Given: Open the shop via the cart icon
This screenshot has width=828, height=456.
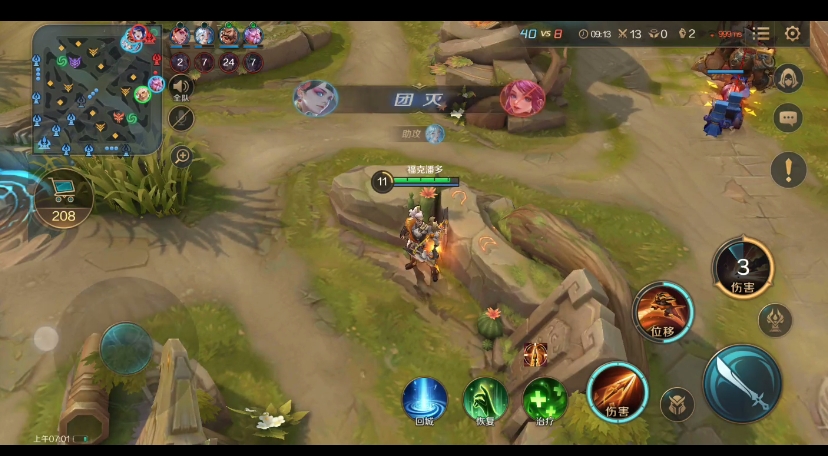Looking at the screenshot, I should point(63,194).
